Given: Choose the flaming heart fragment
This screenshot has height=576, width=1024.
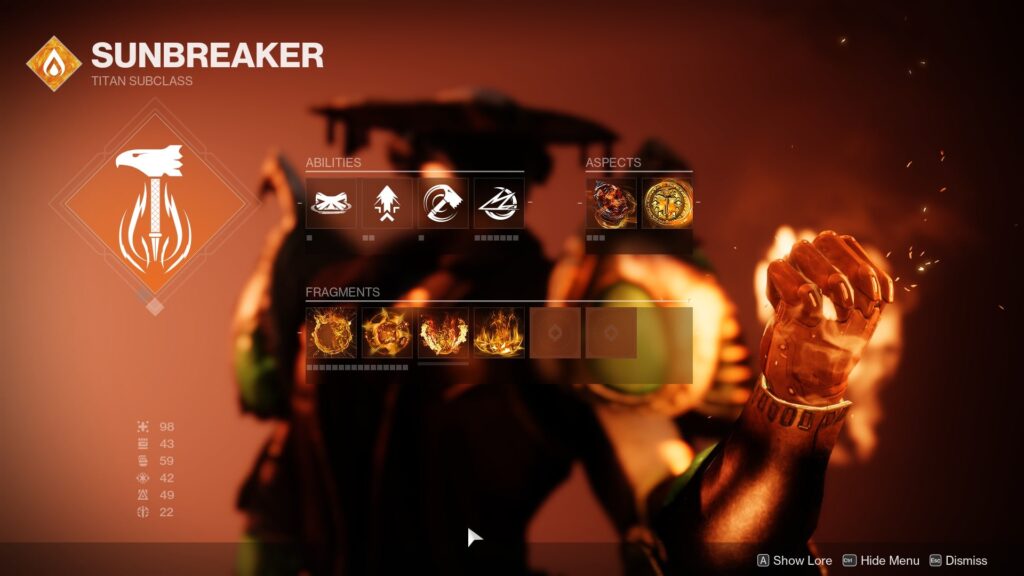Looking at the screenshot, I should coord(443,333).
